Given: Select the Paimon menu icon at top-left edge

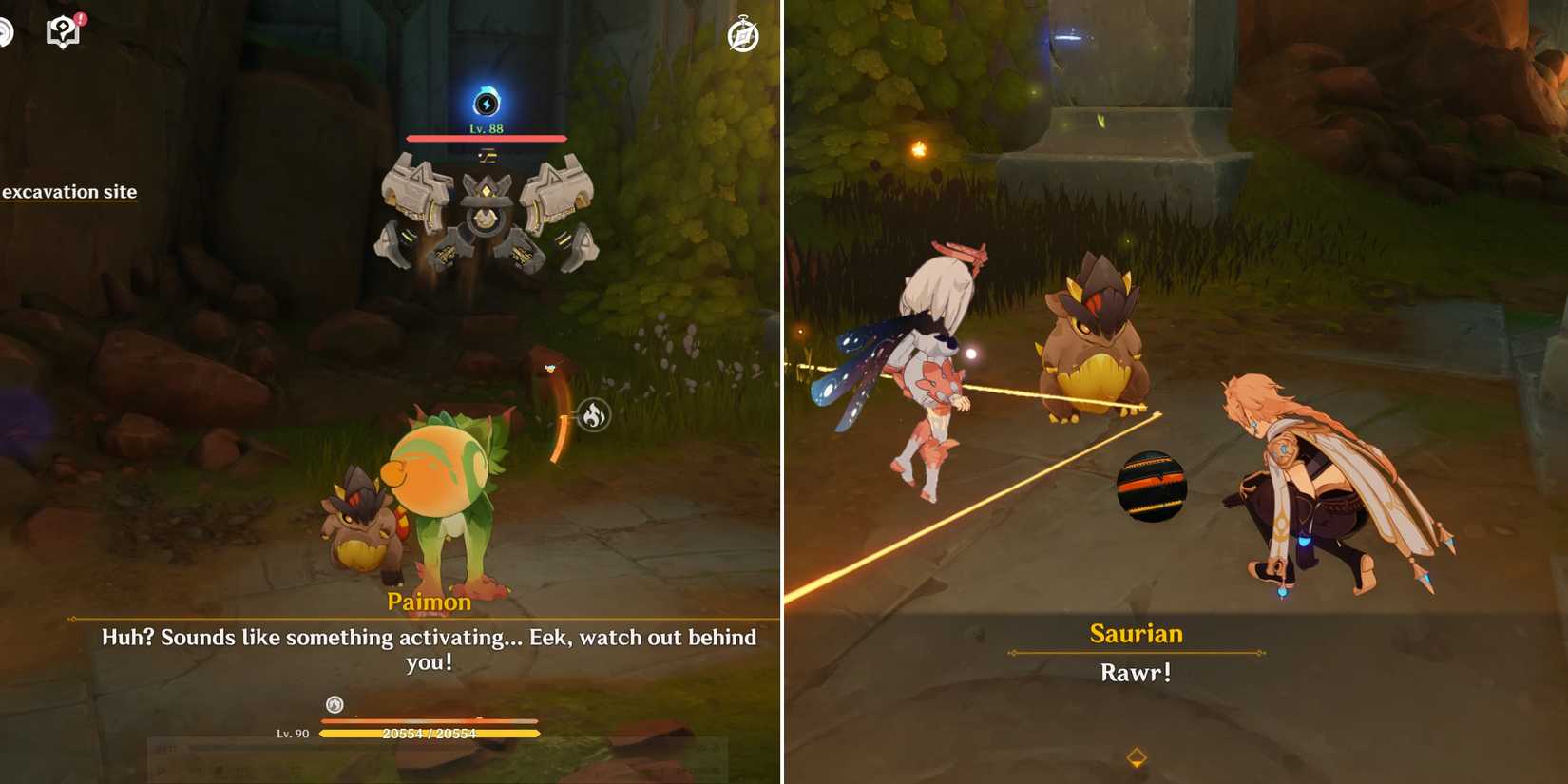Looking at the screenshot, I should 5,31.
